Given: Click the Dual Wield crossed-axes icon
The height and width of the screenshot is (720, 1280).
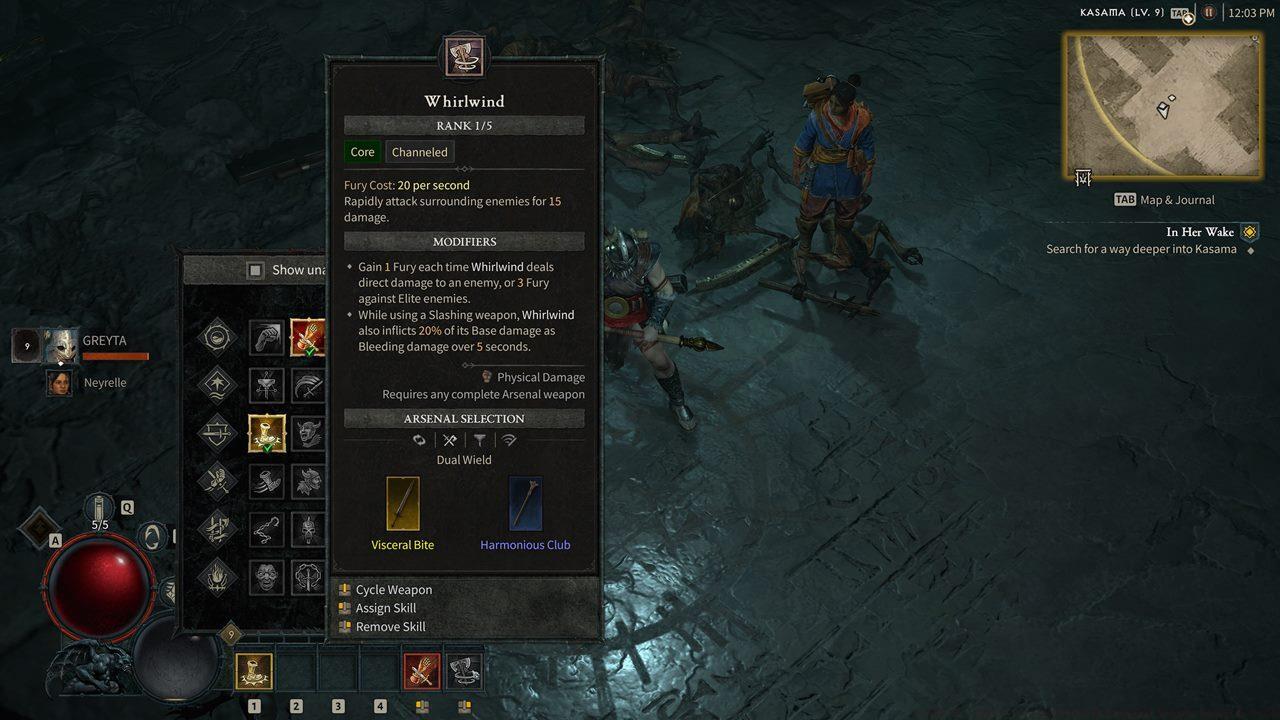Looking at the screenshot, I should click(x=449, y=440).
